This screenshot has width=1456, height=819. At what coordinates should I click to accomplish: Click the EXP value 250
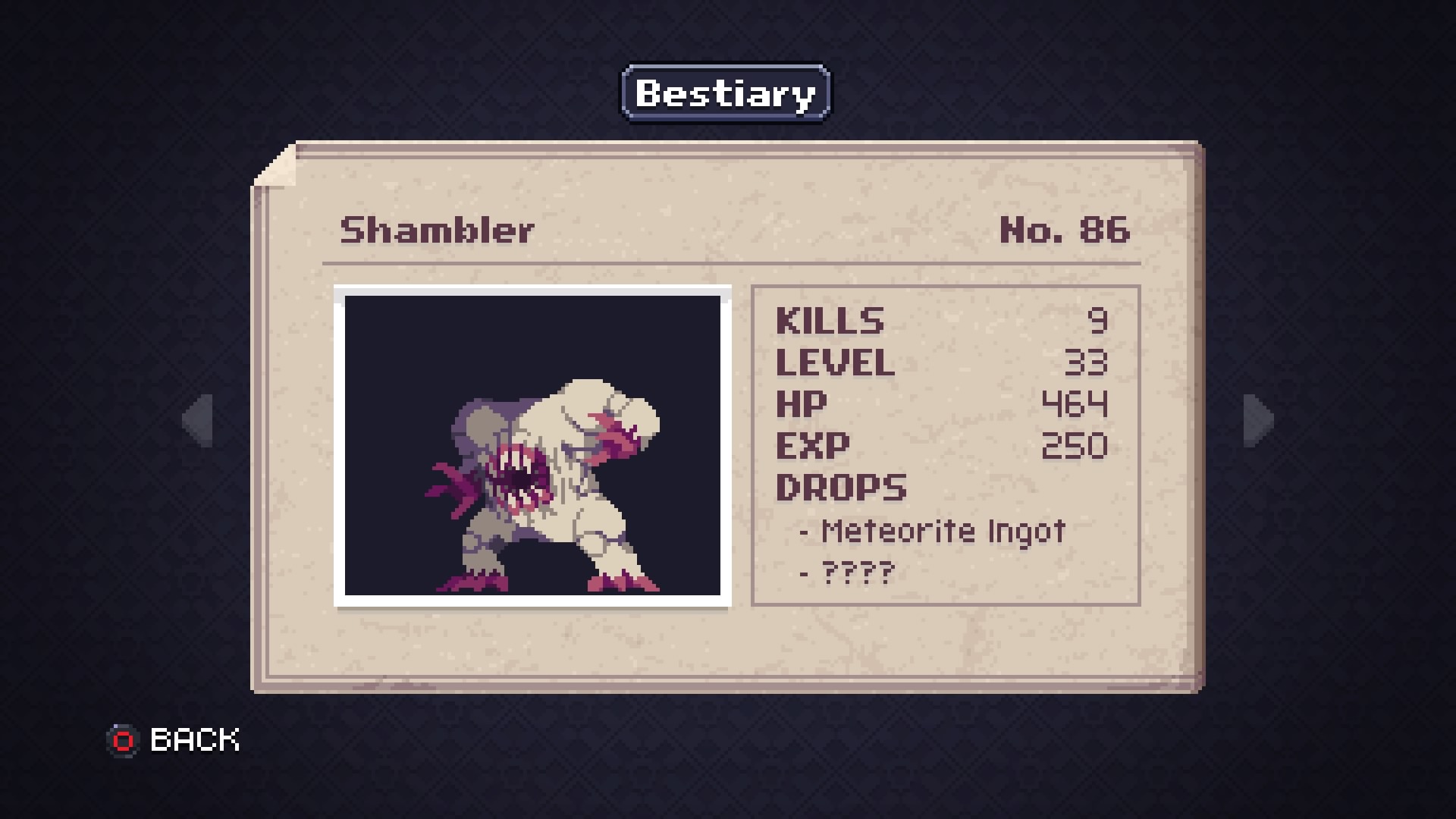1073,447
